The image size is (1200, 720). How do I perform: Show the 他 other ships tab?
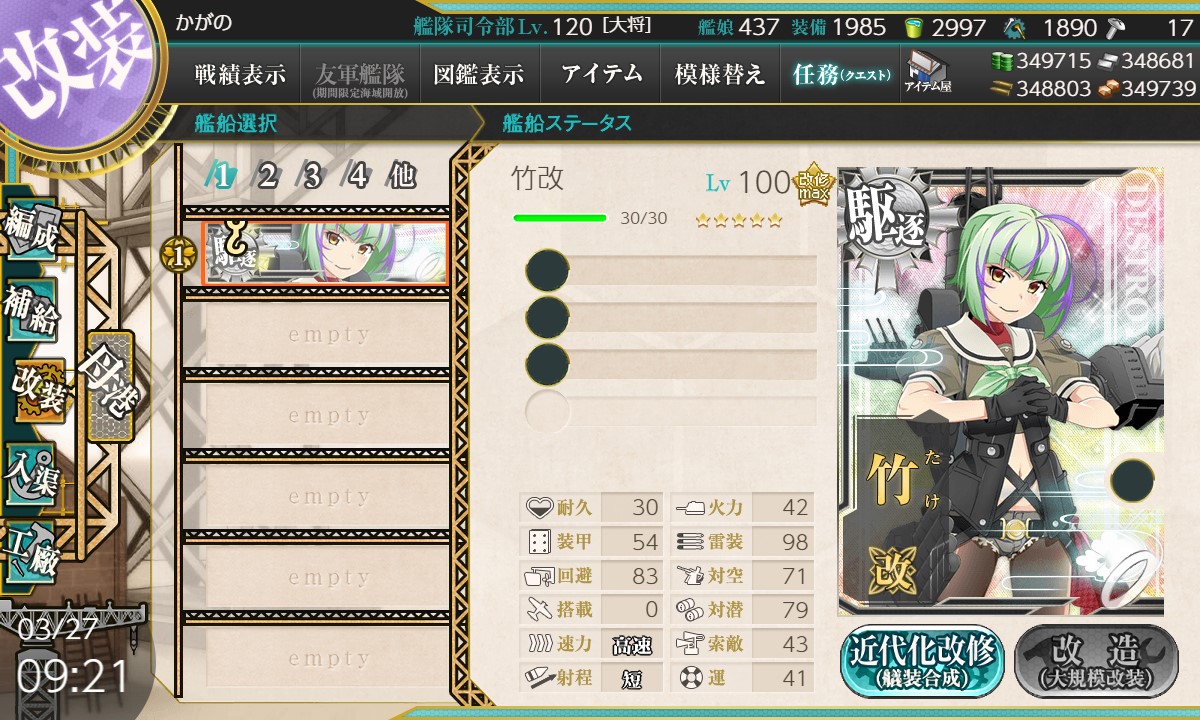coord(402,177)
